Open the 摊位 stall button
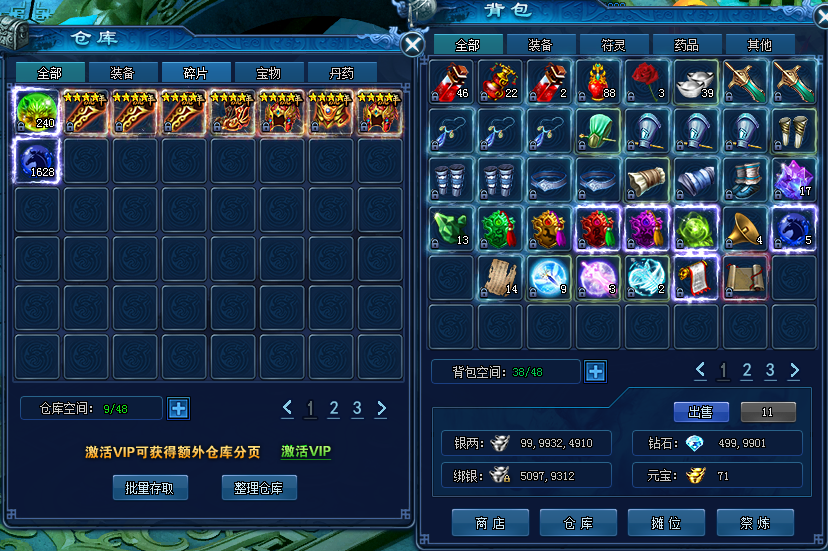 (x=666, y=523)
